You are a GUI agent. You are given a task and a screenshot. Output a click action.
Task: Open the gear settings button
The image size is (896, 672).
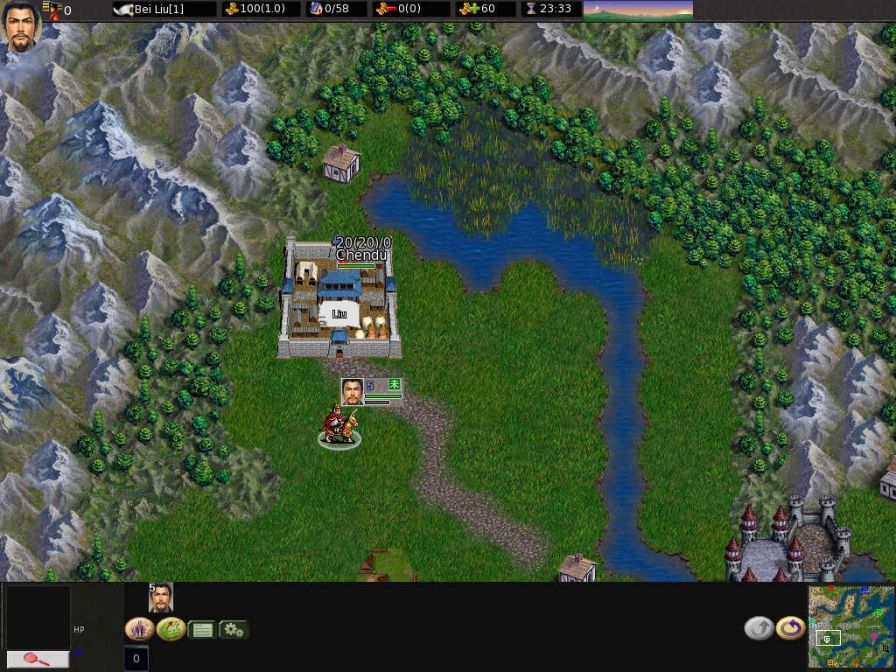(234, 630)
